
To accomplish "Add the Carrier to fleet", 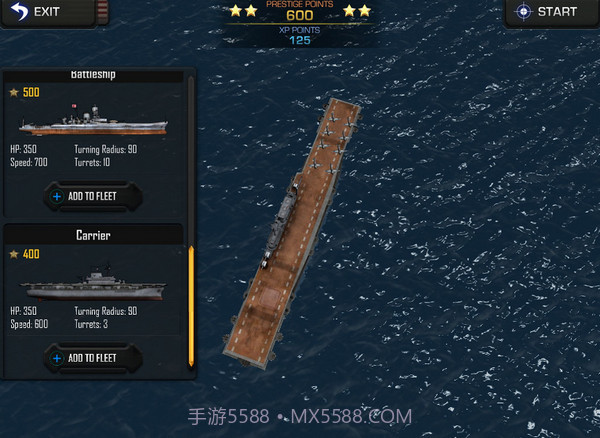I will pos(92,357).
